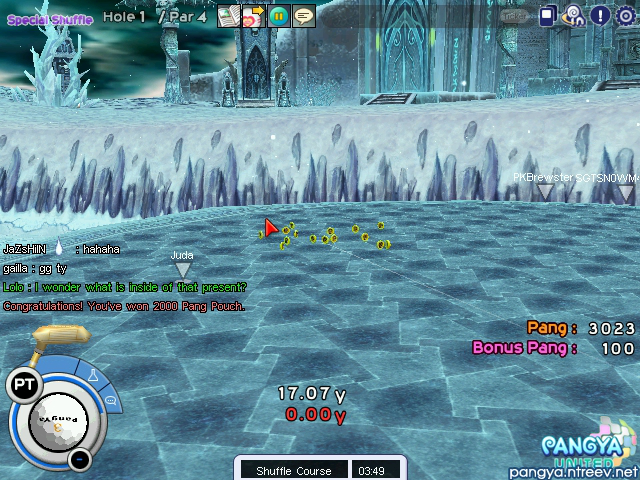The height and width of the screenshot is (480, 640).
Task: Click the gift and arrow icon
Action: (253, 16)
